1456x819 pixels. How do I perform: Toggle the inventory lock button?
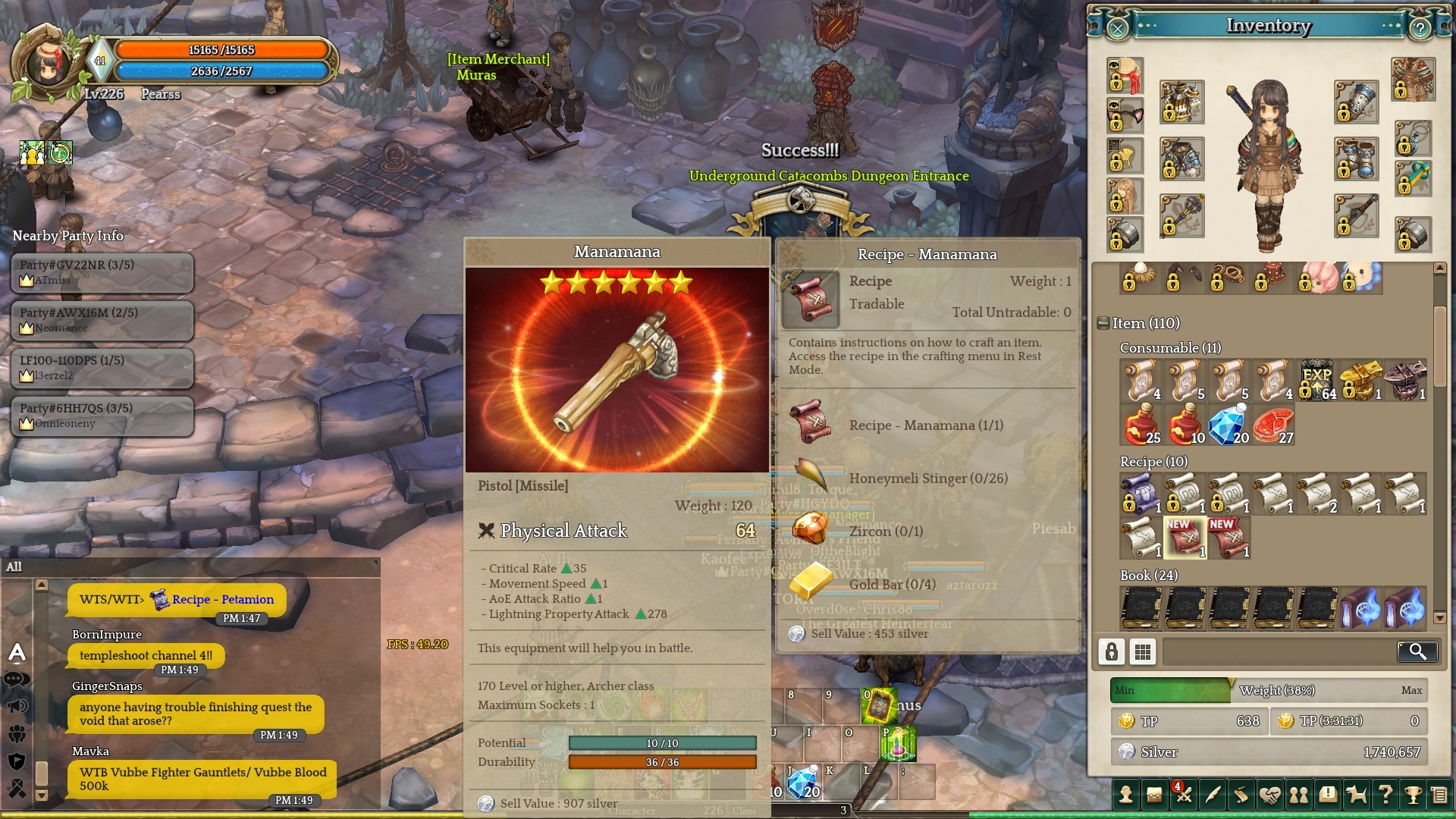click(x=1112, y=651)
